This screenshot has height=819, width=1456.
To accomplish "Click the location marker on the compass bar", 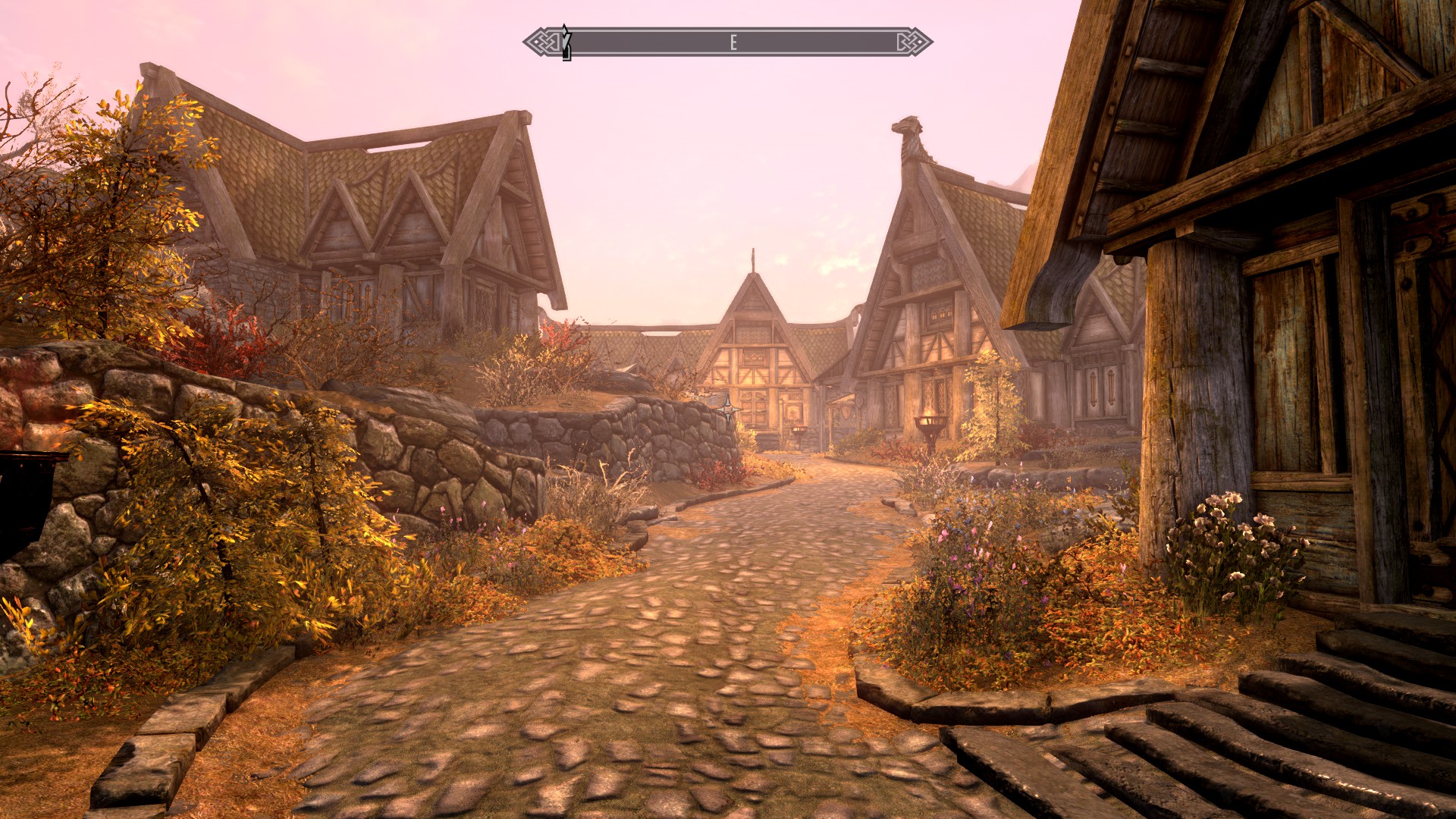I will (566, 42).
